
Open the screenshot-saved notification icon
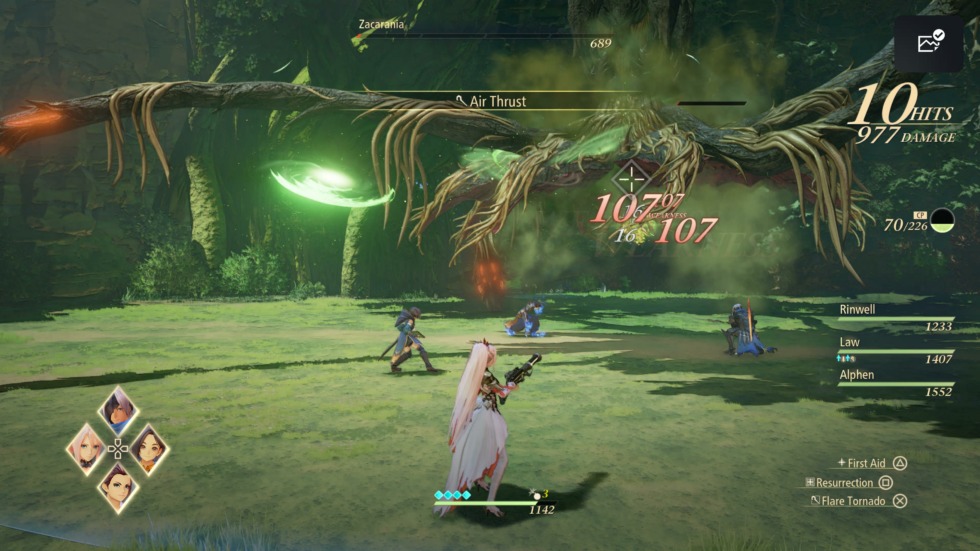(x=928, y=43)
